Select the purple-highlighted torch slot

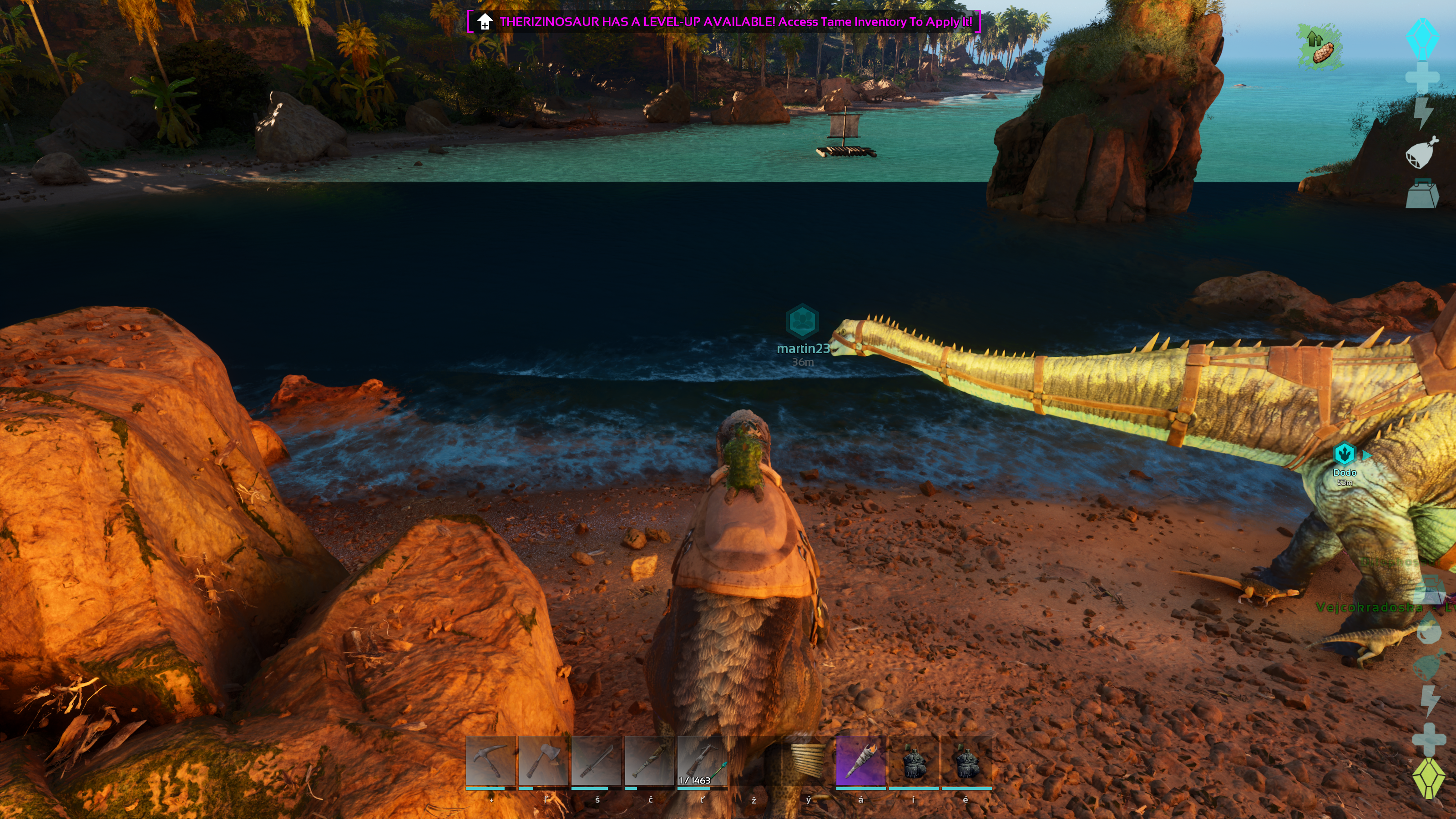pyautogui.click(x=860, y=761)
